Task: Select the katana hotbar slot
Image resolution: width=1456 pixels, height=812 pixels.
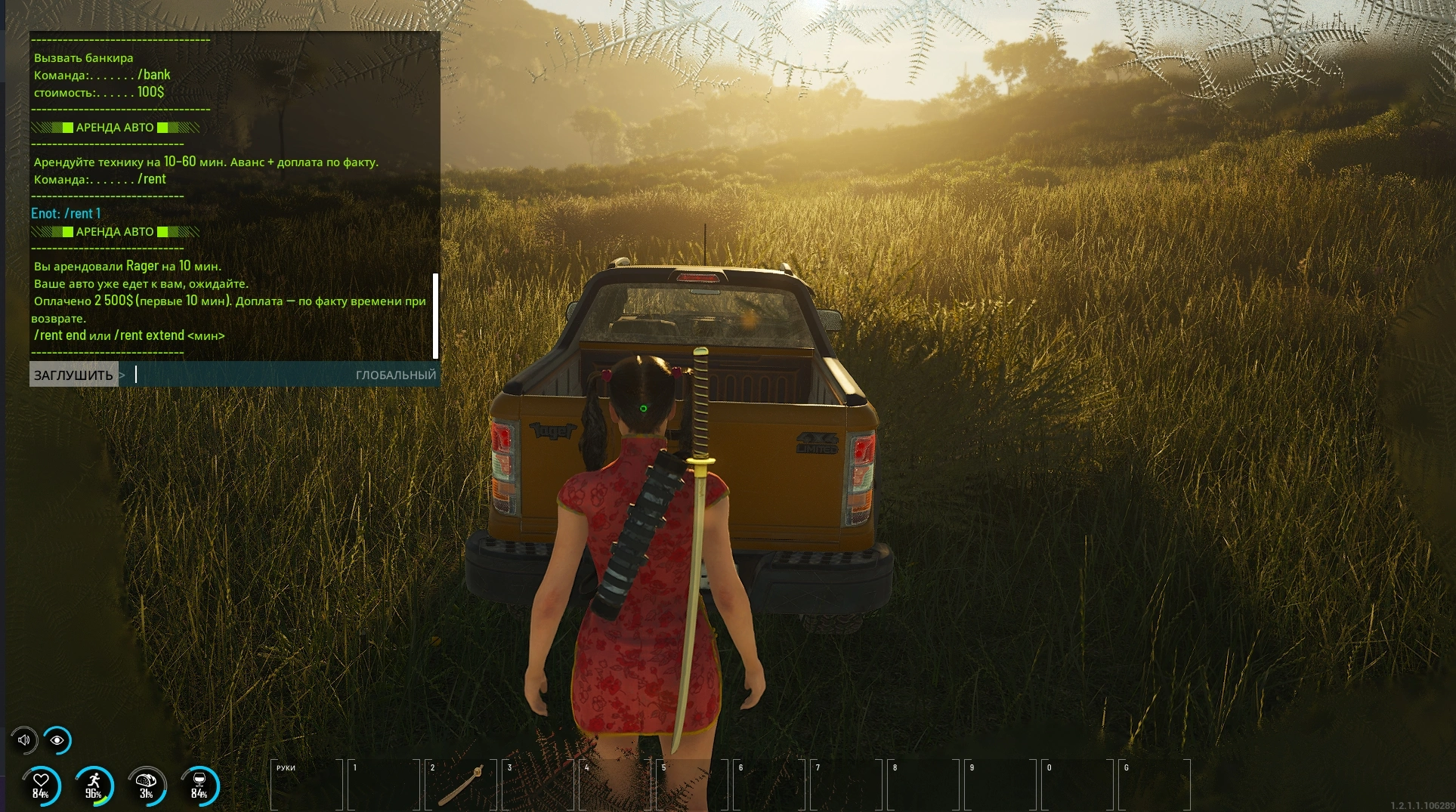Action: coord(461,786)
